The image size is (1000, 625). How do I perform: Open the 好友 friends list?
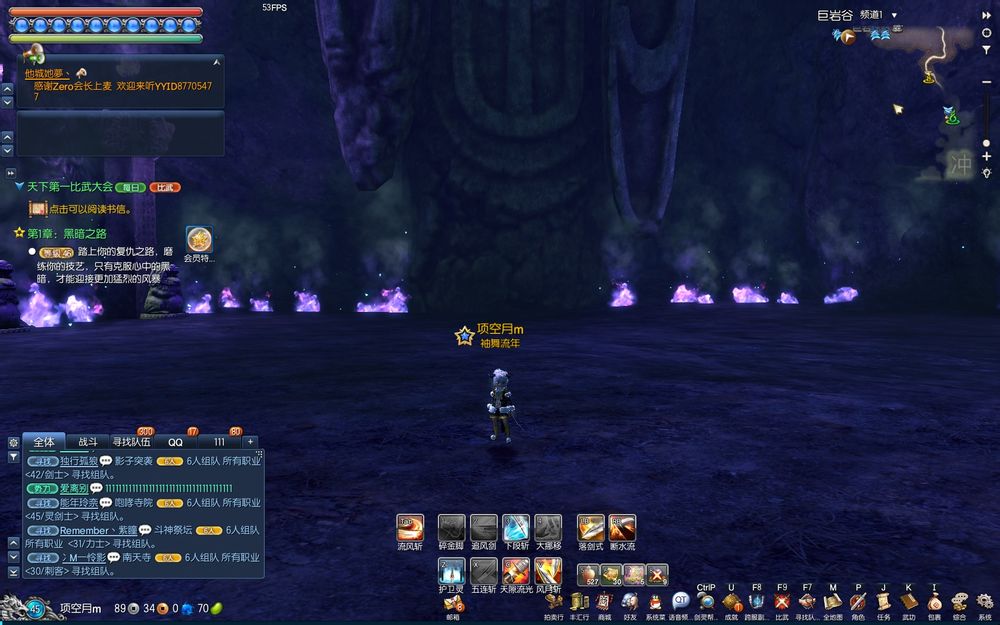630,601
